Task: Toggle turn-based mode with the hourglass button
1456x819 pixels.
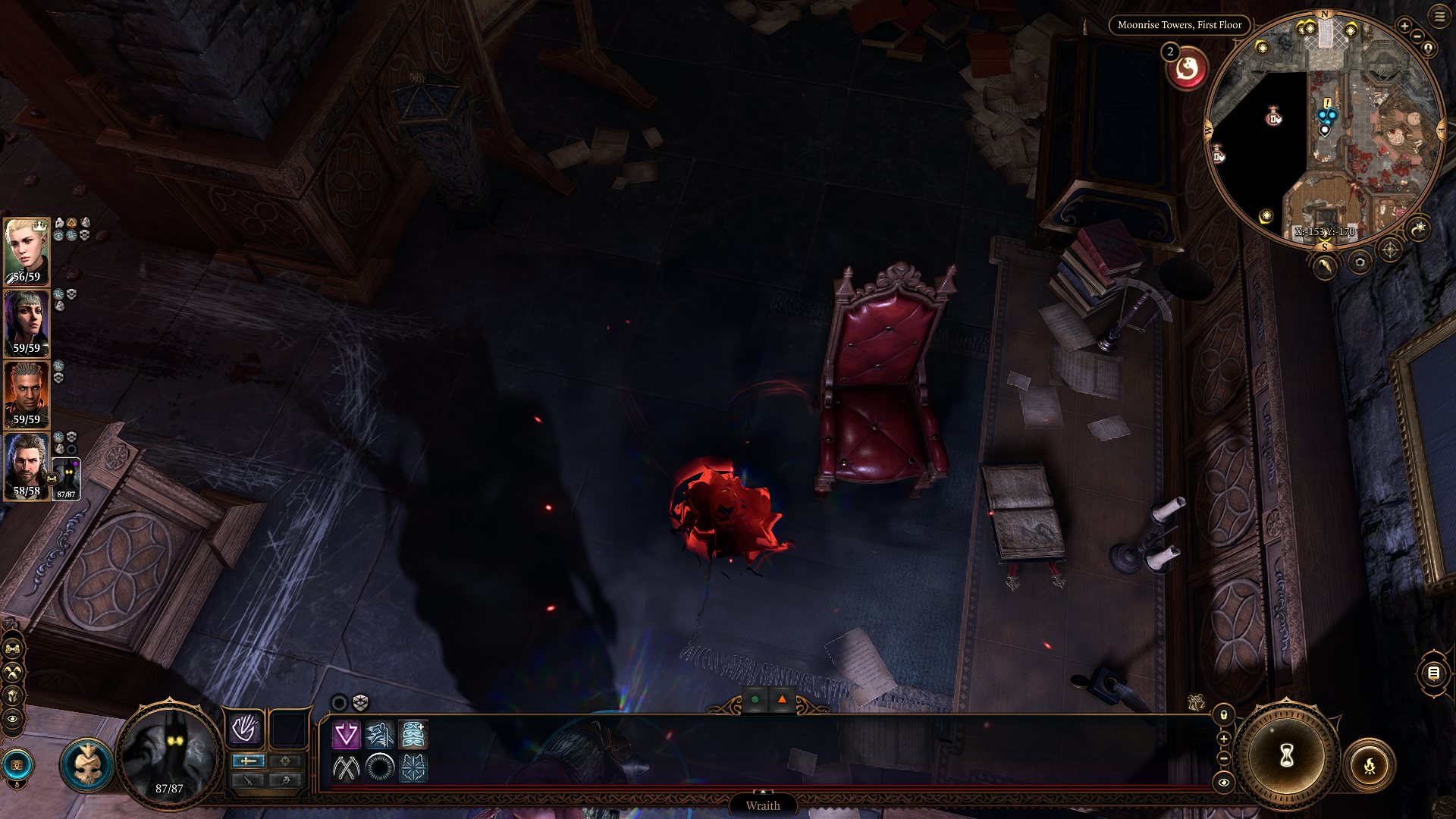Action: click(x=1287, y=756)
